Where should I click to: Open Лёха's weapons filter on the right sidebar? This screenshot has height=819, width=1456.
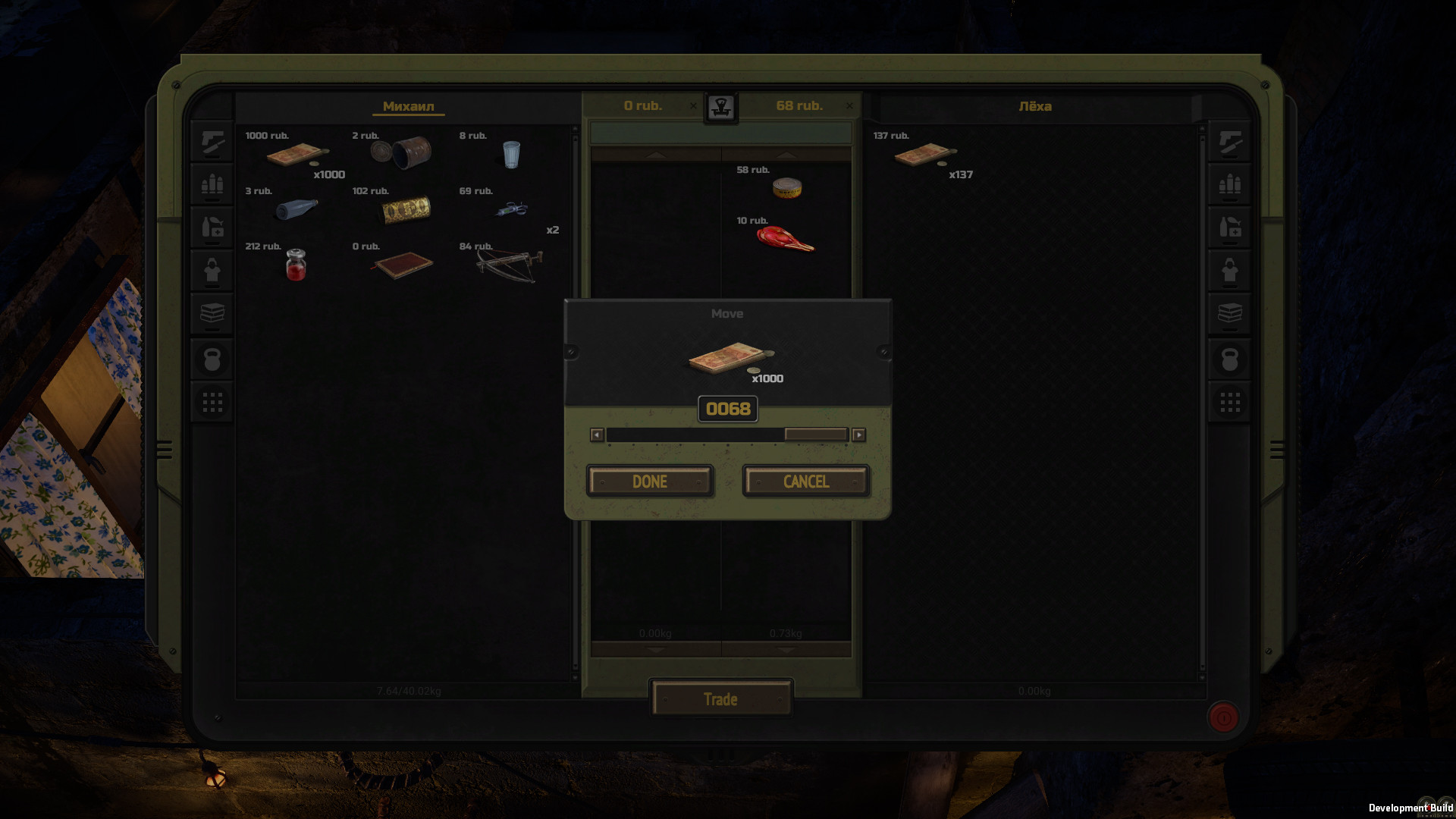pyautogui.click(x=1230, y=143)
